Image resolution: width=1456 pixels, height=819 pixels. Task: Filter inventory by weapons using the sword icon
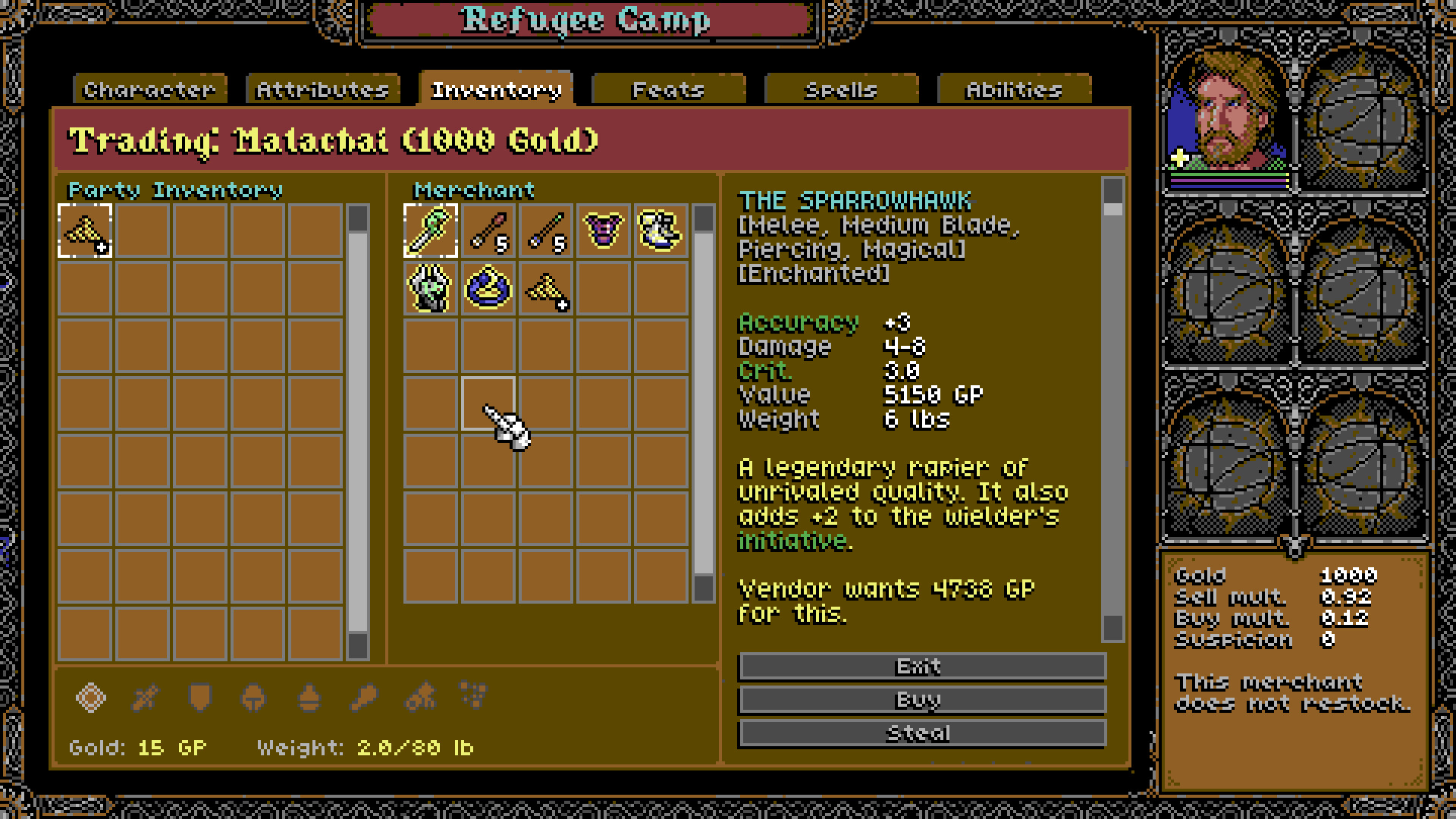146,698
